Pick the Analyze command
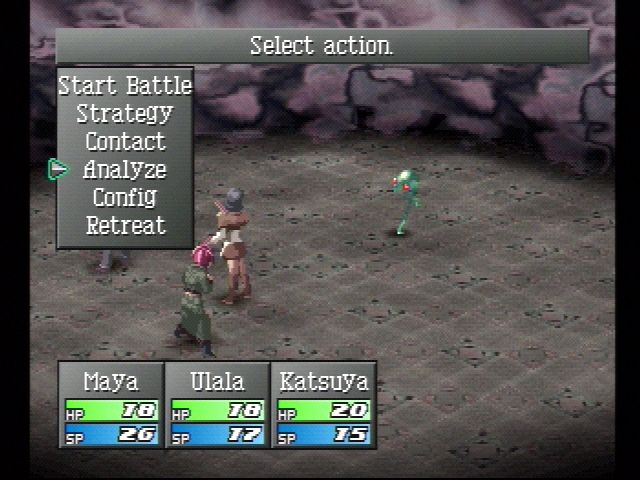This screenshot has height=480, width=640. point(125,169)
